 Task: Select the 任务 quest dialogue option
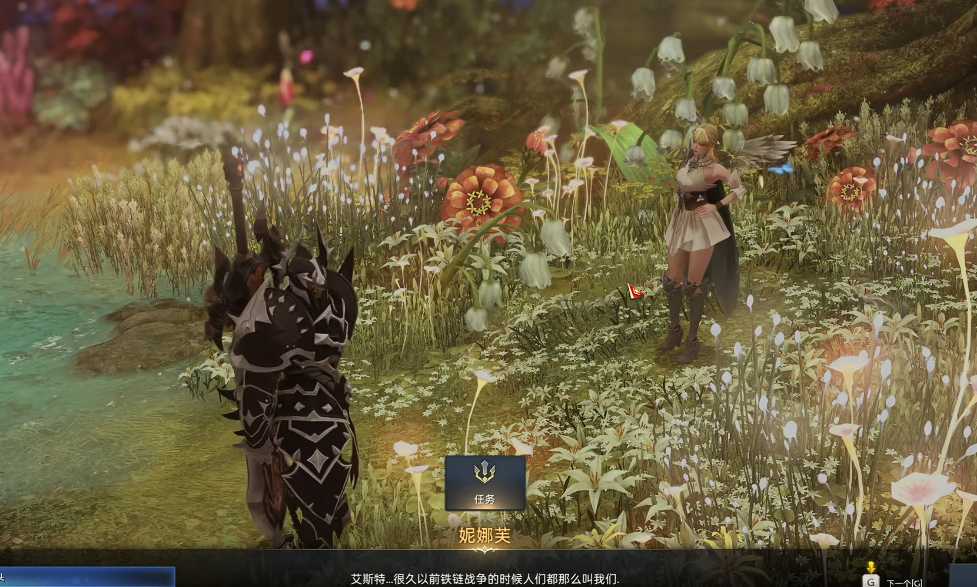pos(485,482)
